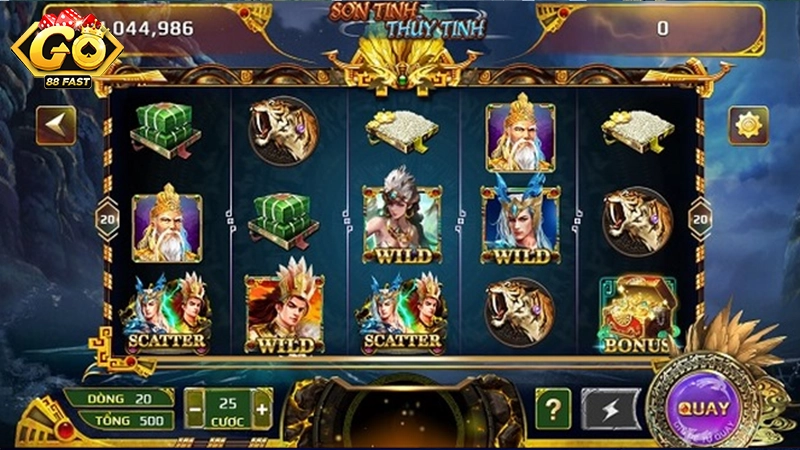Screen dimensions: 800x450
Task: Decrease the bet with the minus button
Action: click(x=196, y=408)
